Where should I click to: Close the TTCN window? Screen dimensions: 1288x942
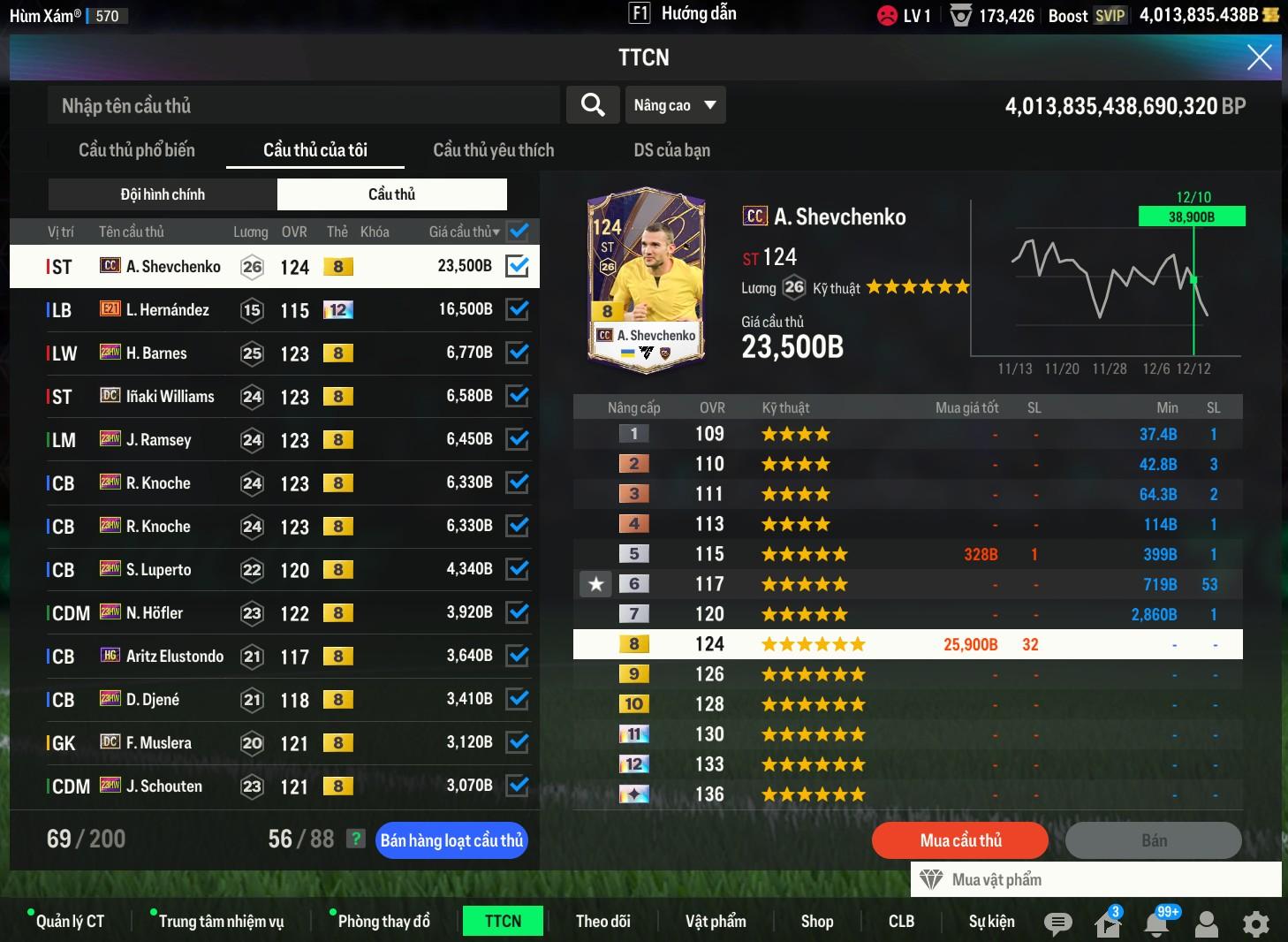[x=1259, y=57]
